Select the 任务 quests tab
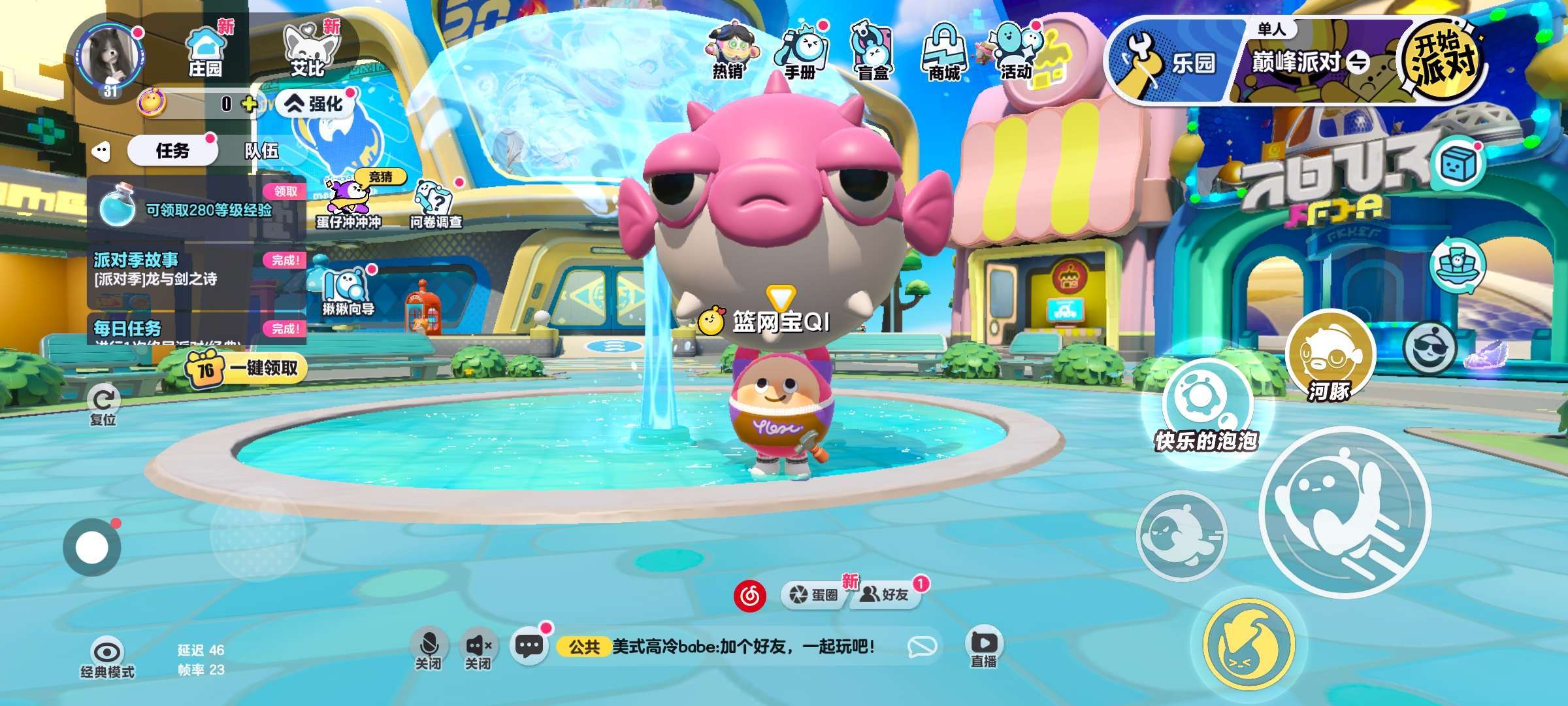 click(x=172, y=151)
